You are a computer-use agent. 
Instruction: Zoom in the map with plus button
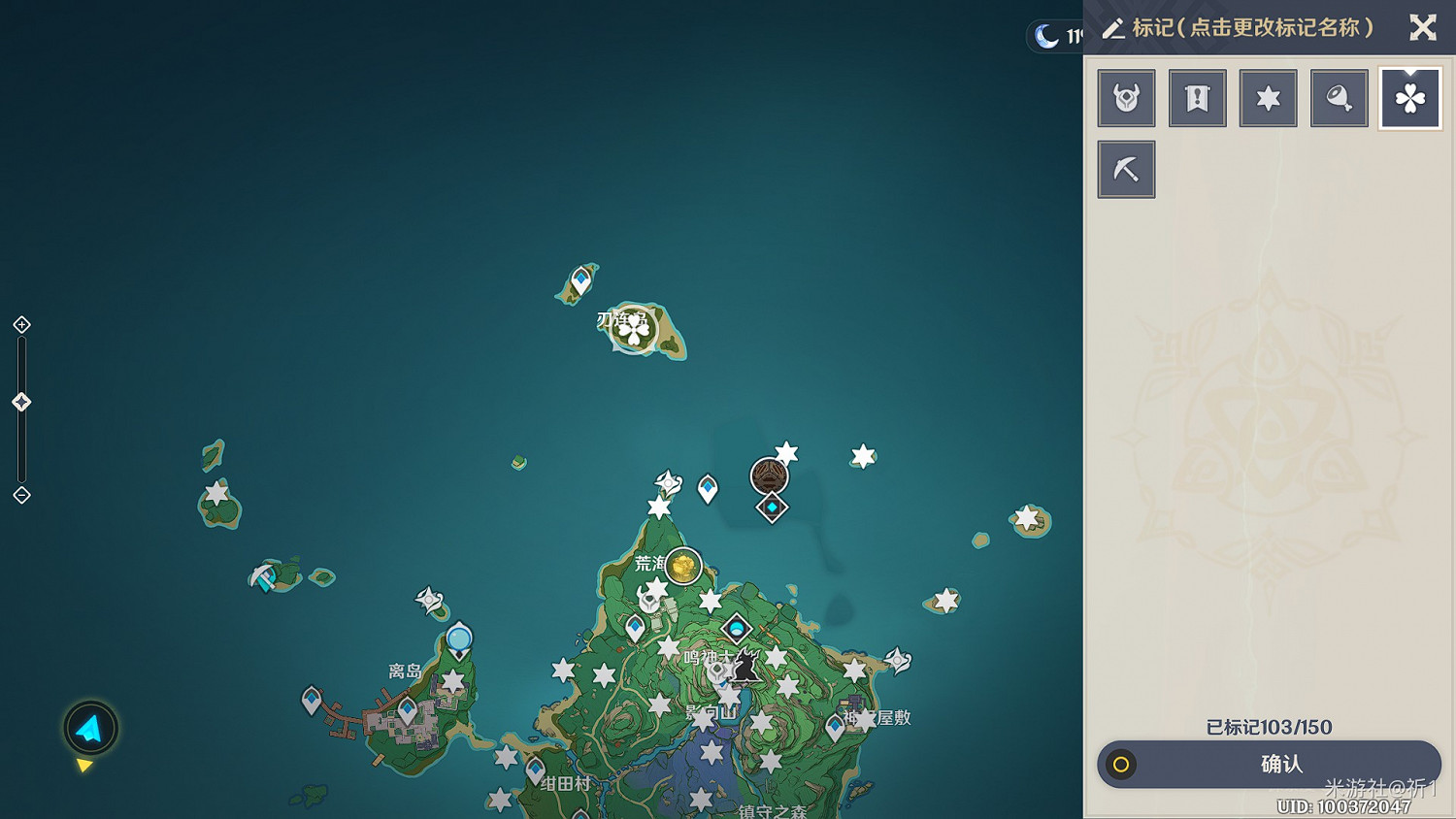[21, 324]
